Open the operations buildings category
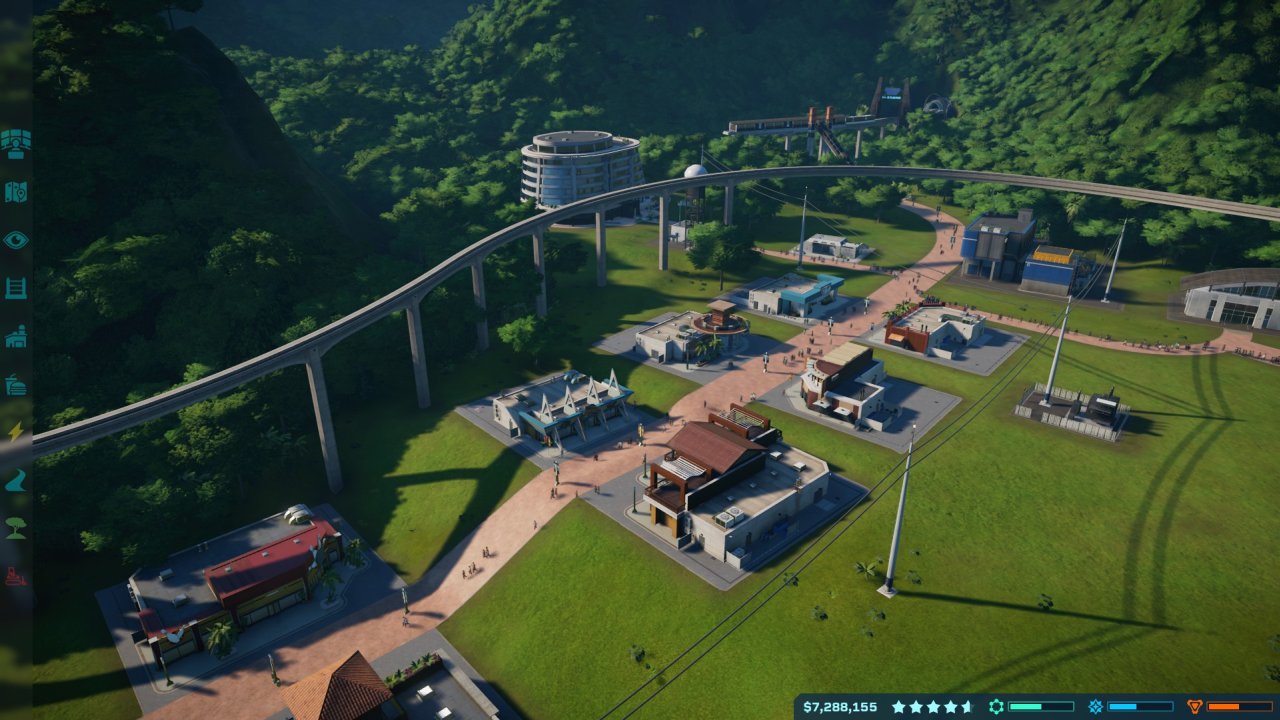 pos(15,337)
